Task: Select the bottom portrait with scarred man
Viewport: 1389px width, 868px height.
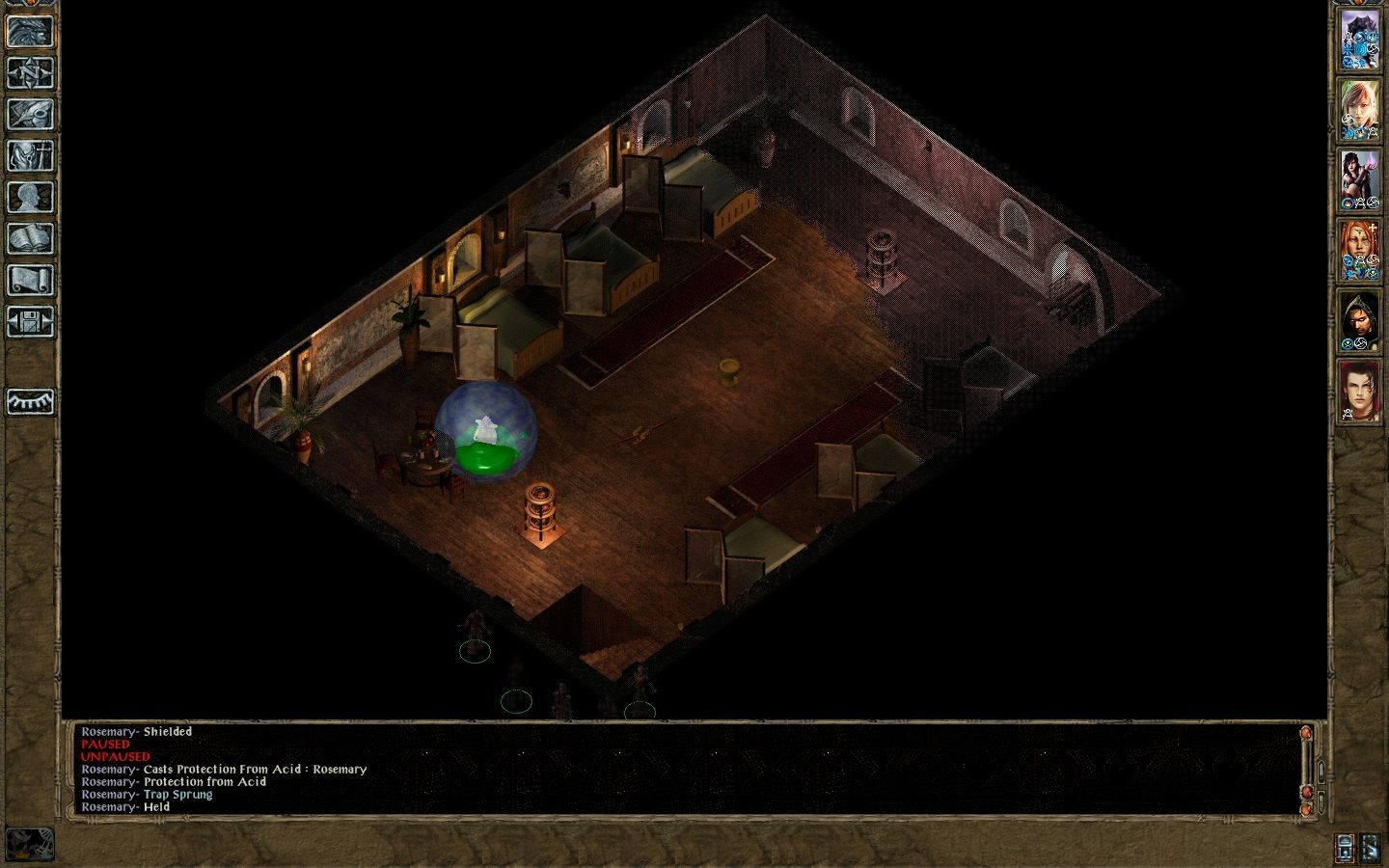Action: click(x=1359, y=391)
